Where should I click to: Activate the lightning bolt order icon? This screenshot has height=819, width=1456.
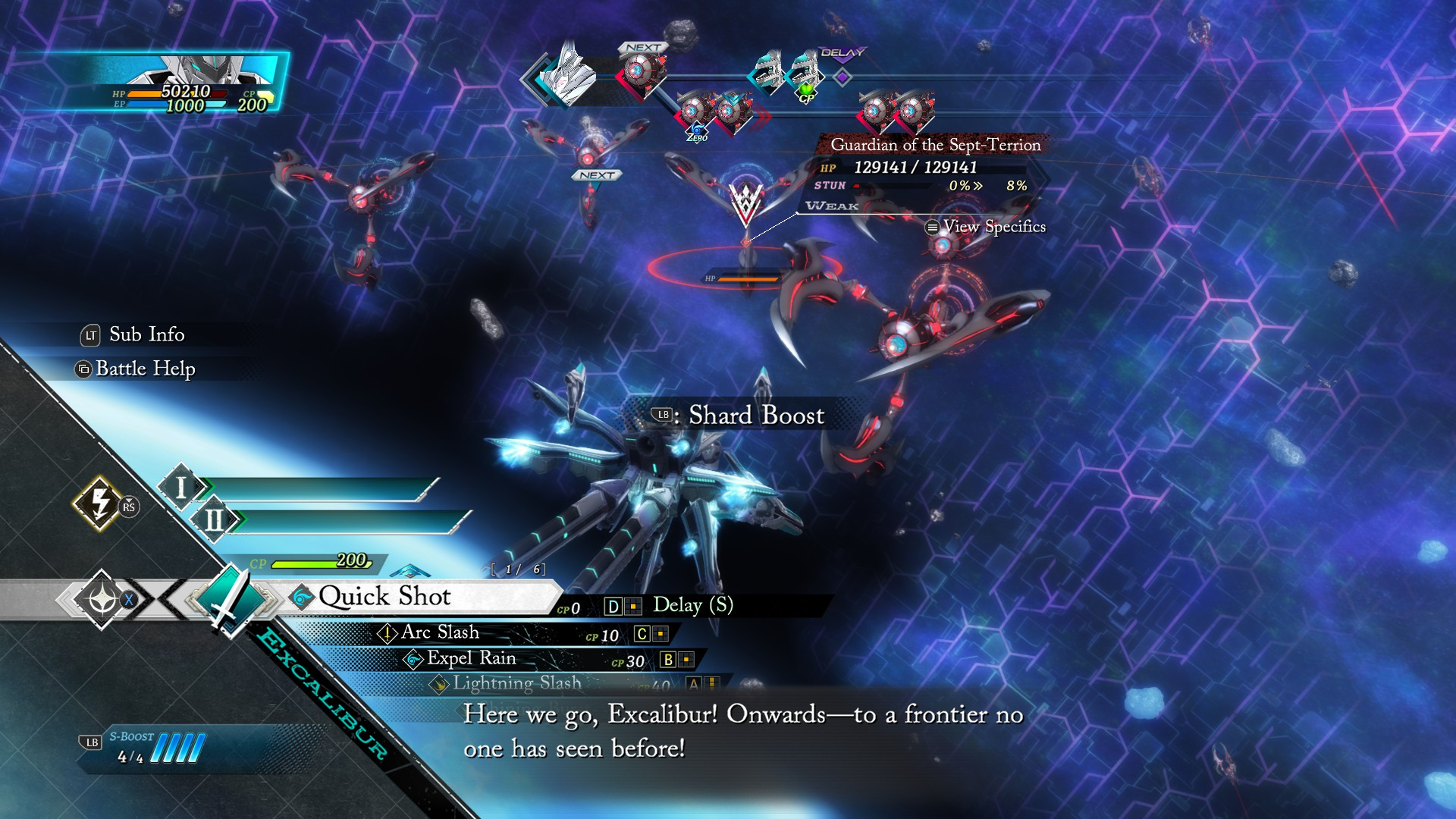pos(99,502)
